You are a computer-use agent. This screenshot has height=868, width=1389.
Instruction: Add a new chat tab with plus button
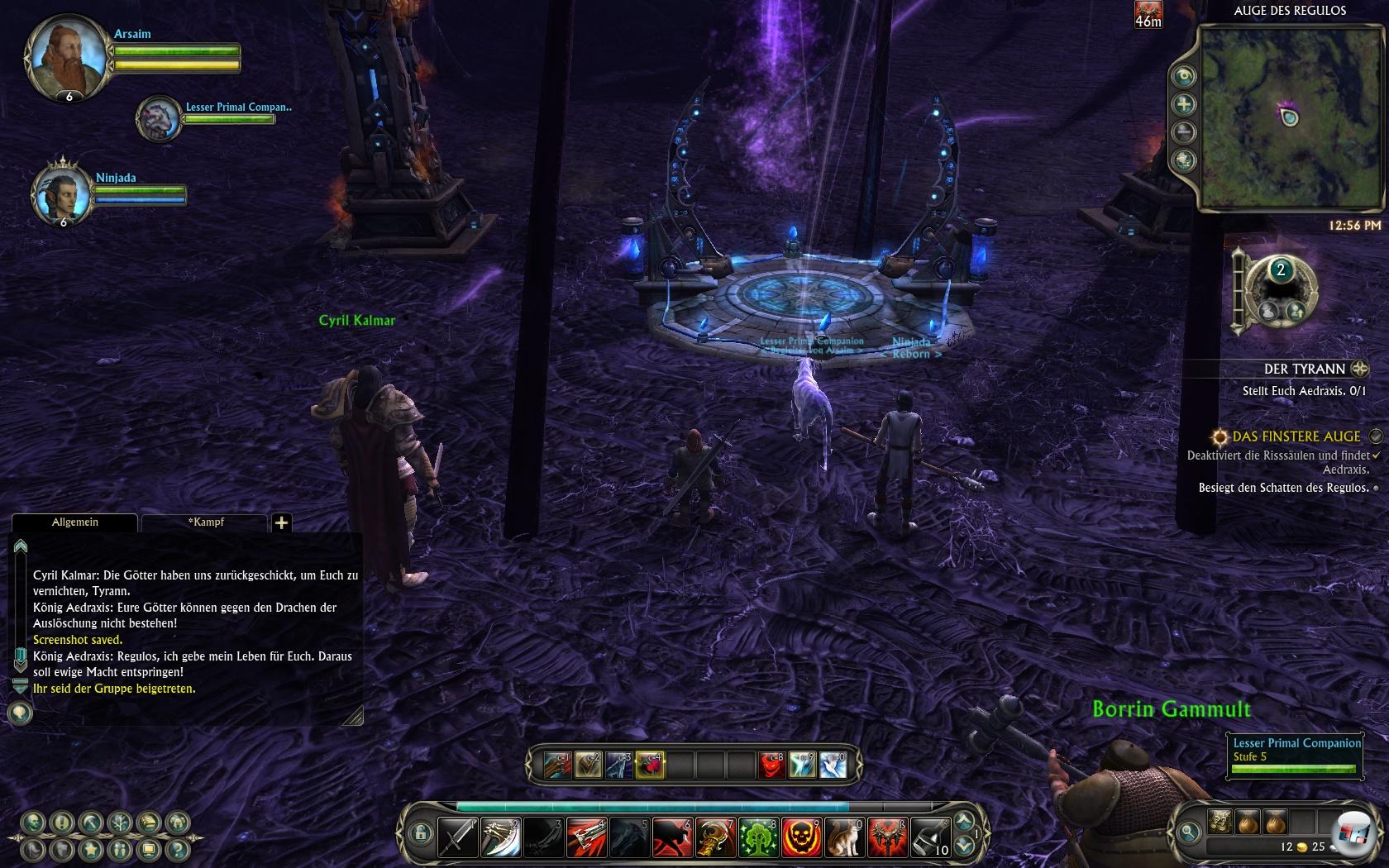[281, 522]
